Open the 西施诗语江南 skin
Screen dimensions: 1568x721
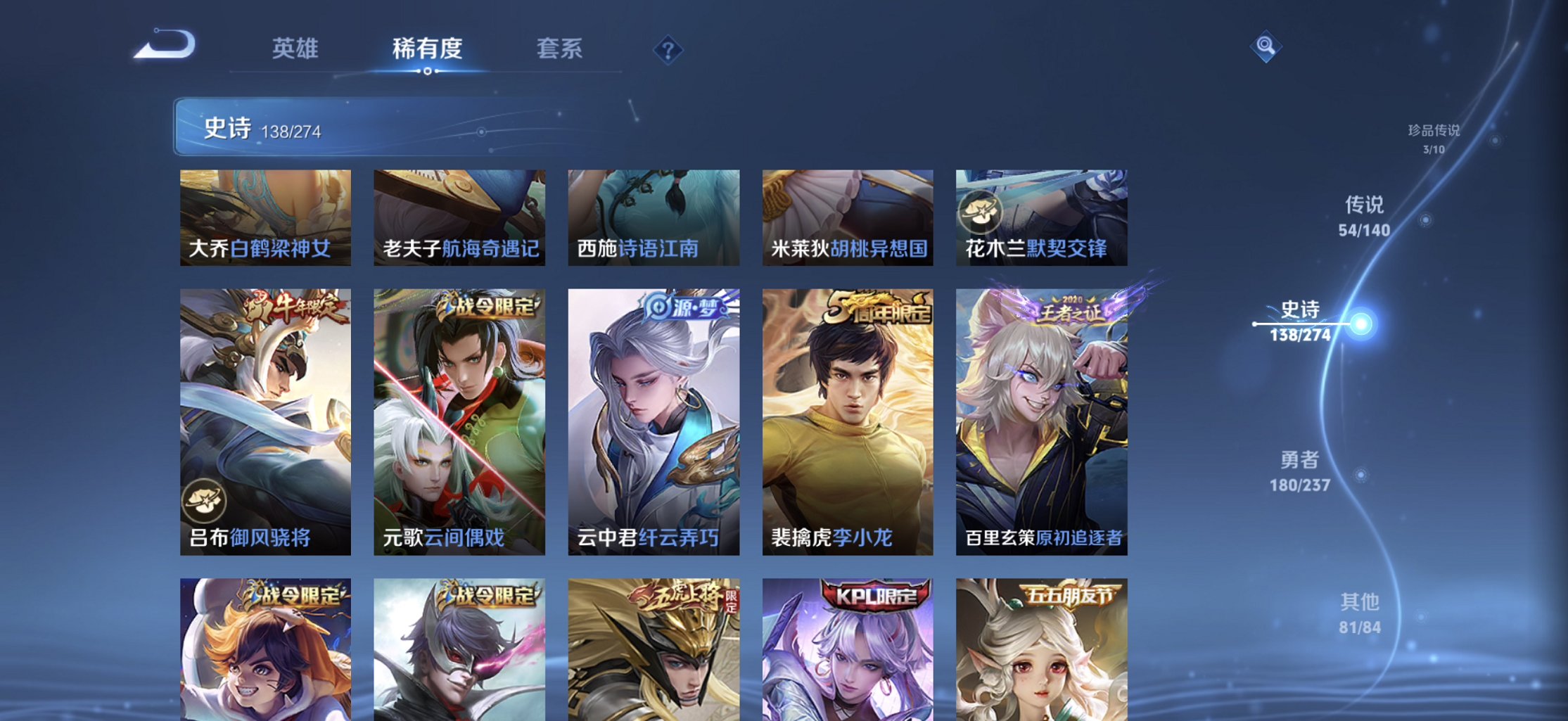[x=653, y=217]
